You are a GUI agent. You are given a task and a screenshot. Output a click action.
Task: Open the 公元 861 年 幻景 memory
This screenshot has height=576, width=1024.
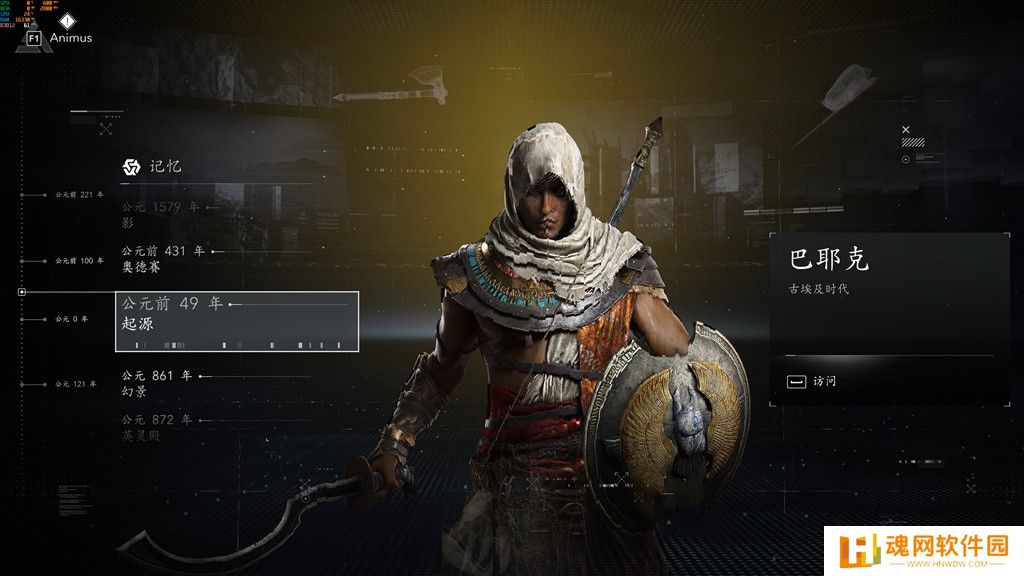point(160,384)
